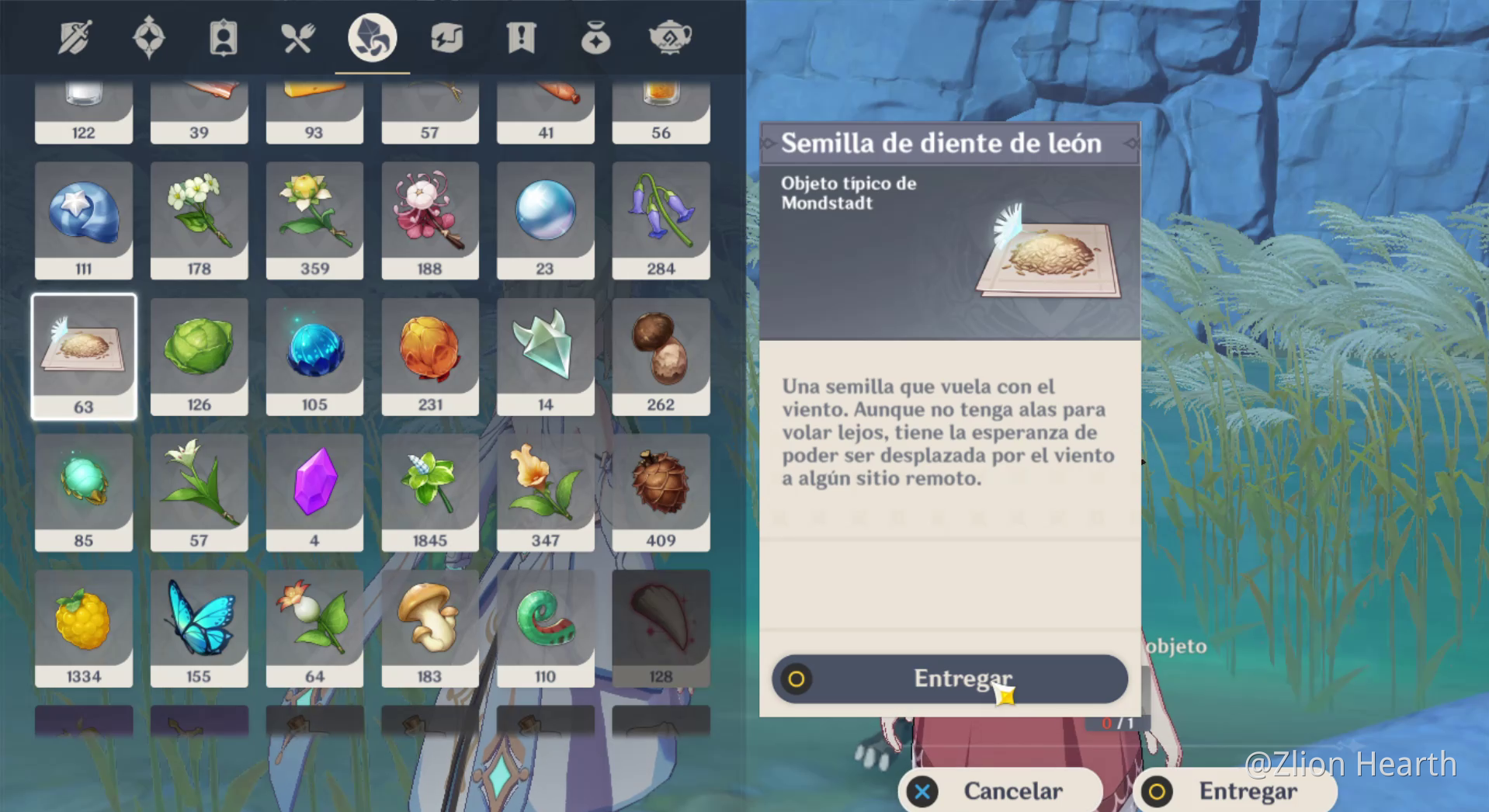This screenshot has height=812, width=1489.
Task: Select the green cabbage item
Action: tap(199, 356)
